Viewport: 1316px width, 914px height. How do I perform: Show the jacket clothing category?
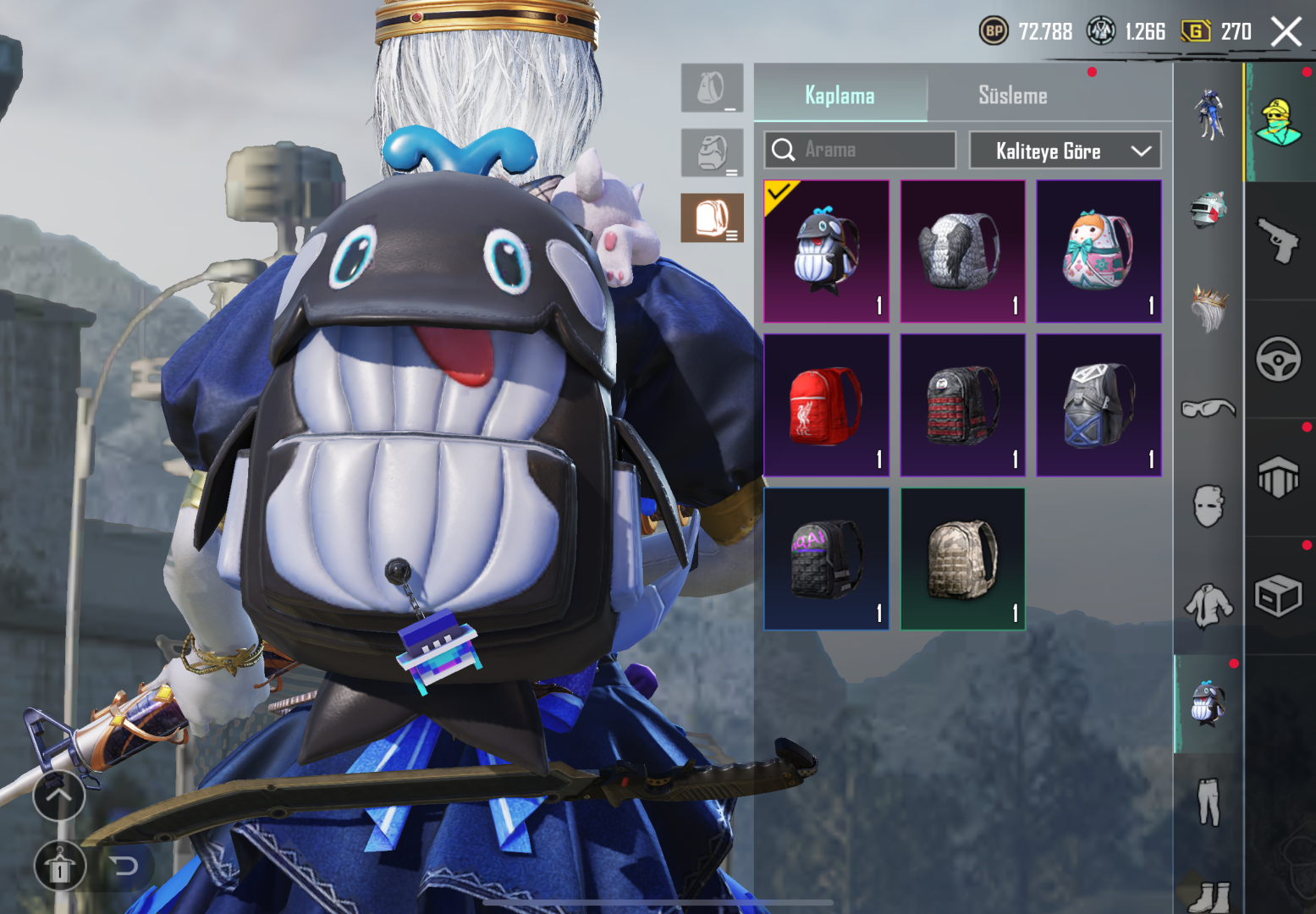(1208, 605)
